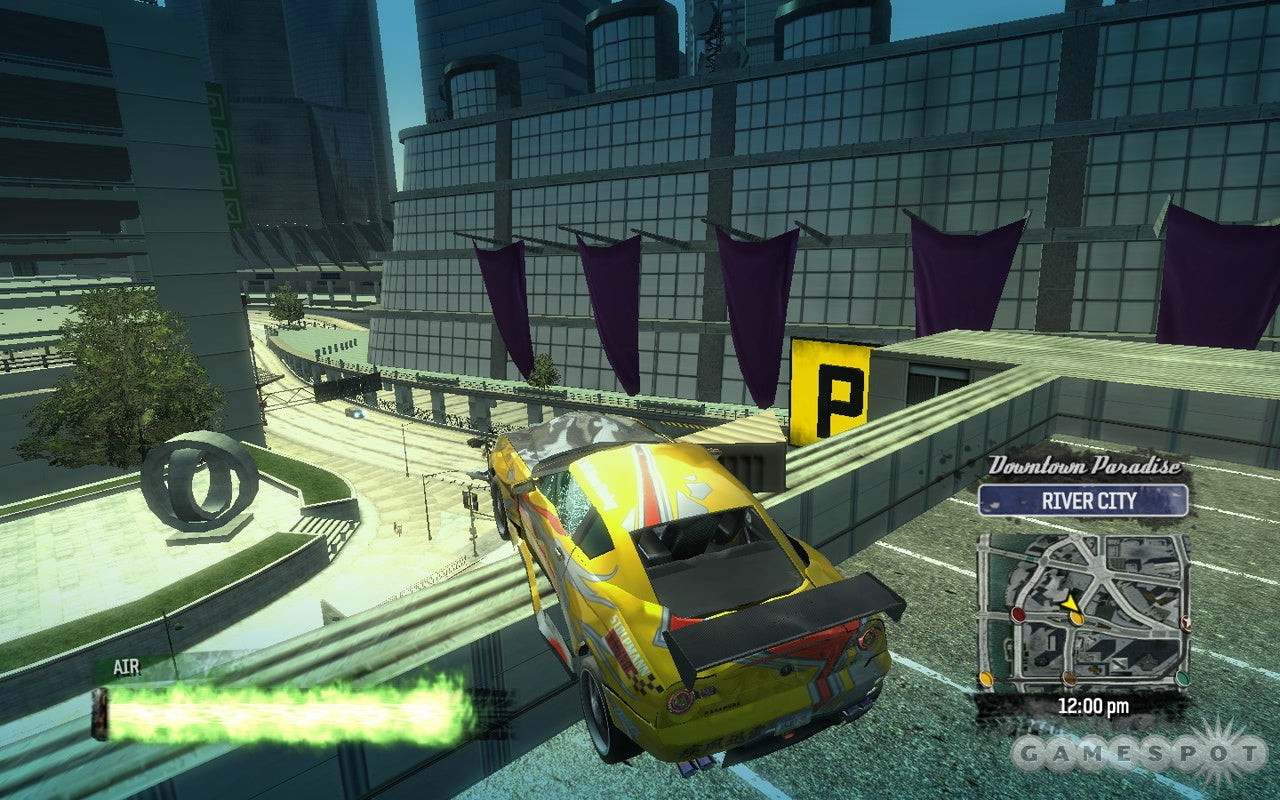Select the green event marker on the minimap
1280x800 pixels.
1182,678
